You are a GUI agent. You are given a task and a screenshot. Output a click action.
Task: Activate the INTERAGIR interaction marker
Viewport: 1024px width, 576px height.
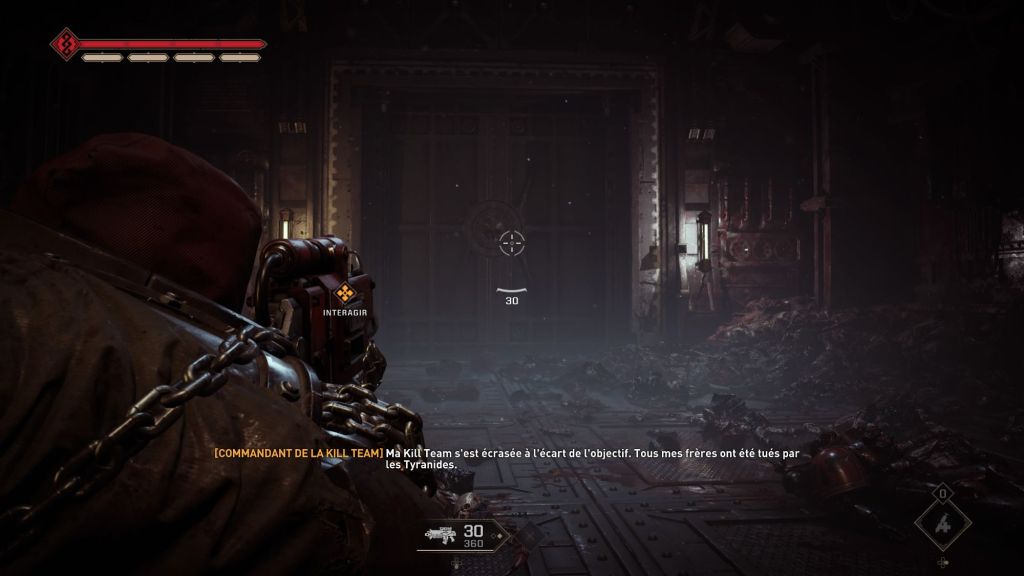tap(345, 294)
